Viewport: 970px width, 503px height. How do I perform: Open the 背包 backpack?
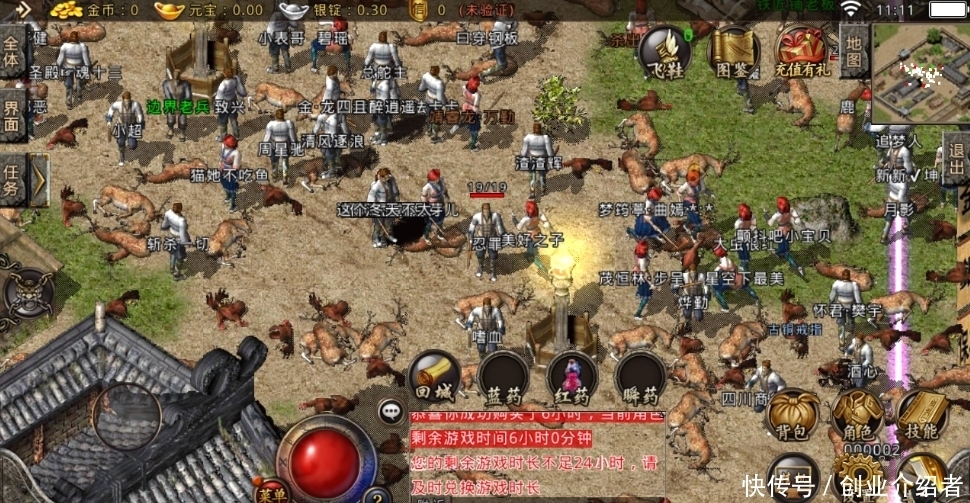point(791,415)
